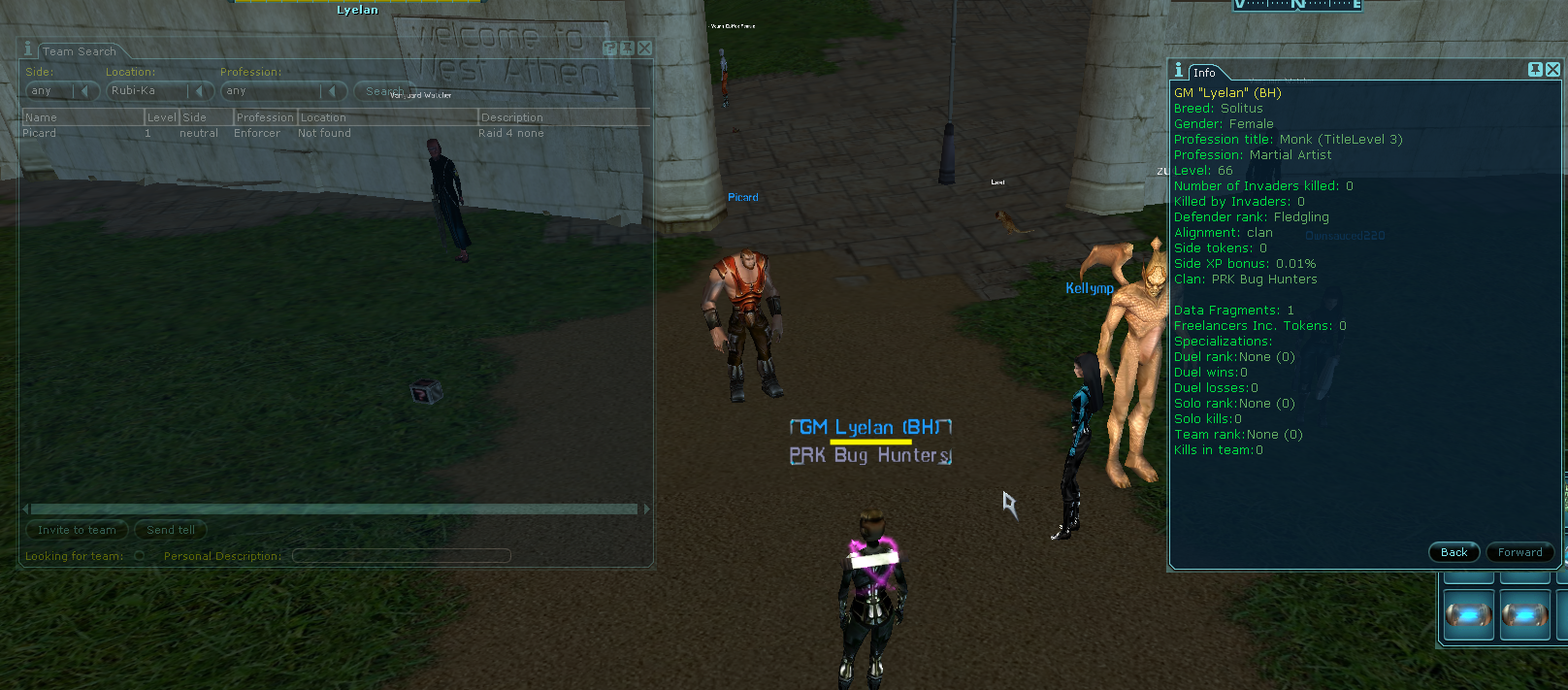Sort results by the Name column header
This screenshot has height=690, width=1568.
(82, 117)
